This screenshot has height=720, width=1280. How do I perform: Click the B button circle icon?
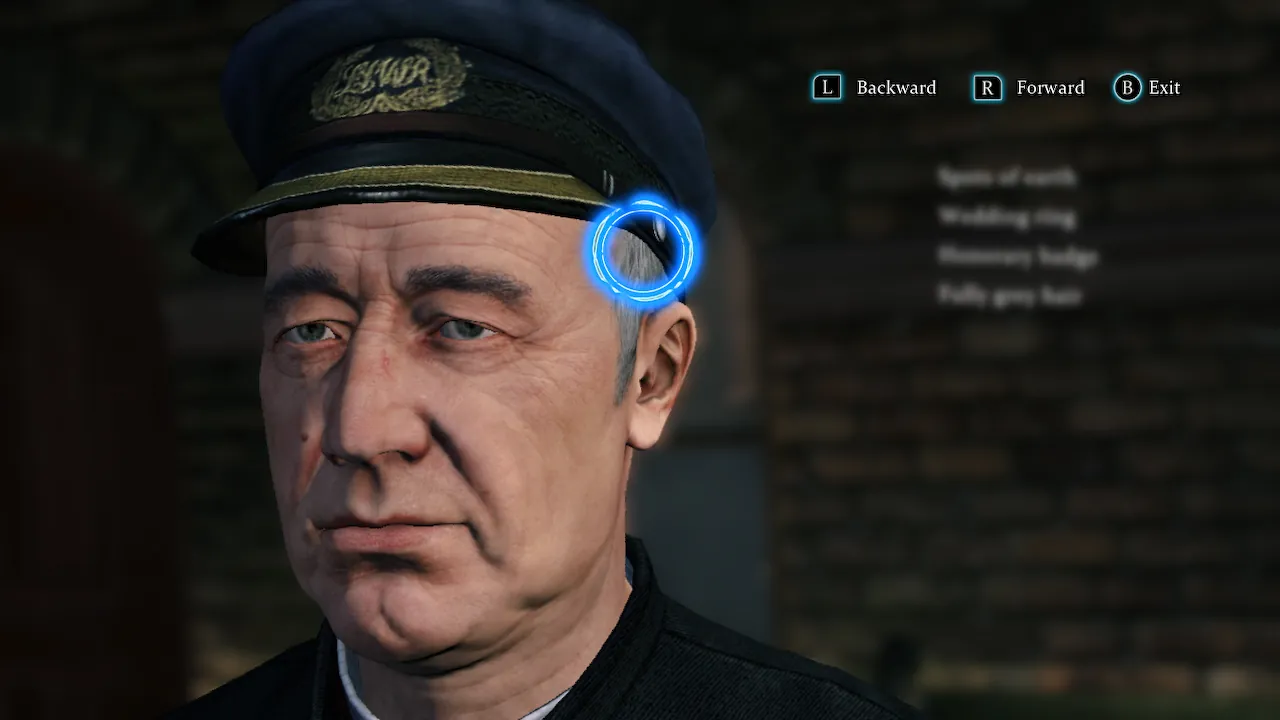[1126, 88]
